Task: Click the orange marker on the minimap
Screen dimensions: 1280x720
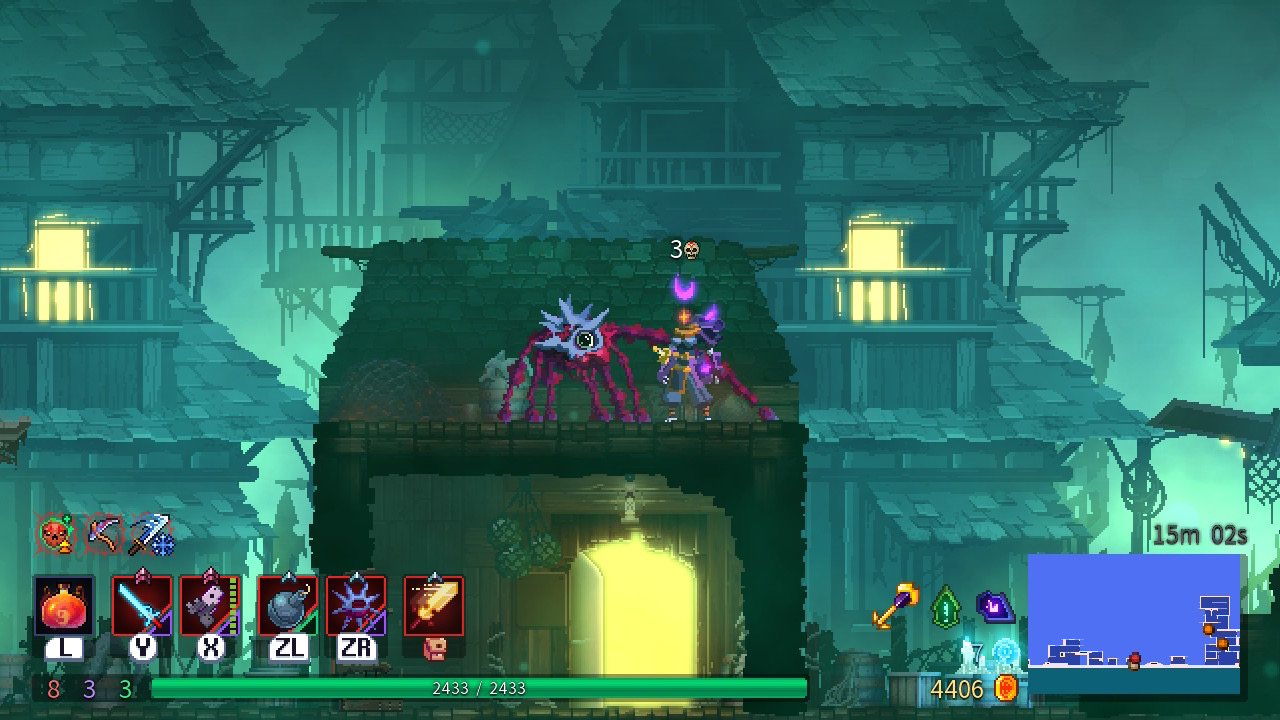Action: [1208, 629]
